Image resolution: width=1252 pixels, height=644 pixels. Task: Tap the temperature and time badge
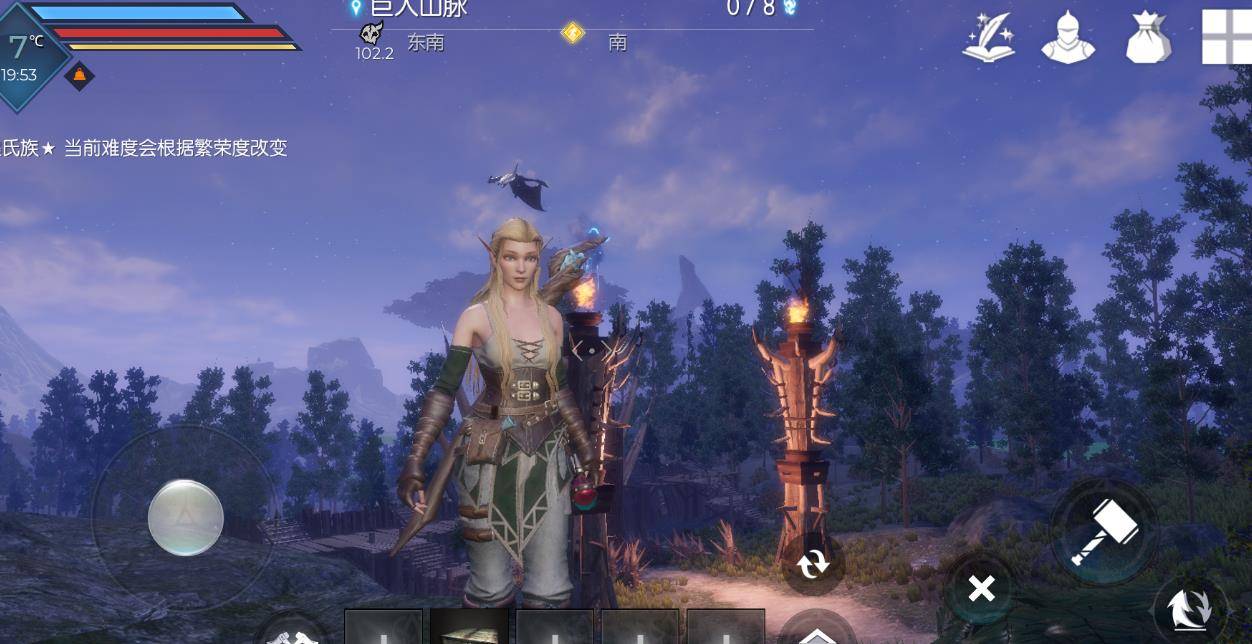click(x=26, y=55)
